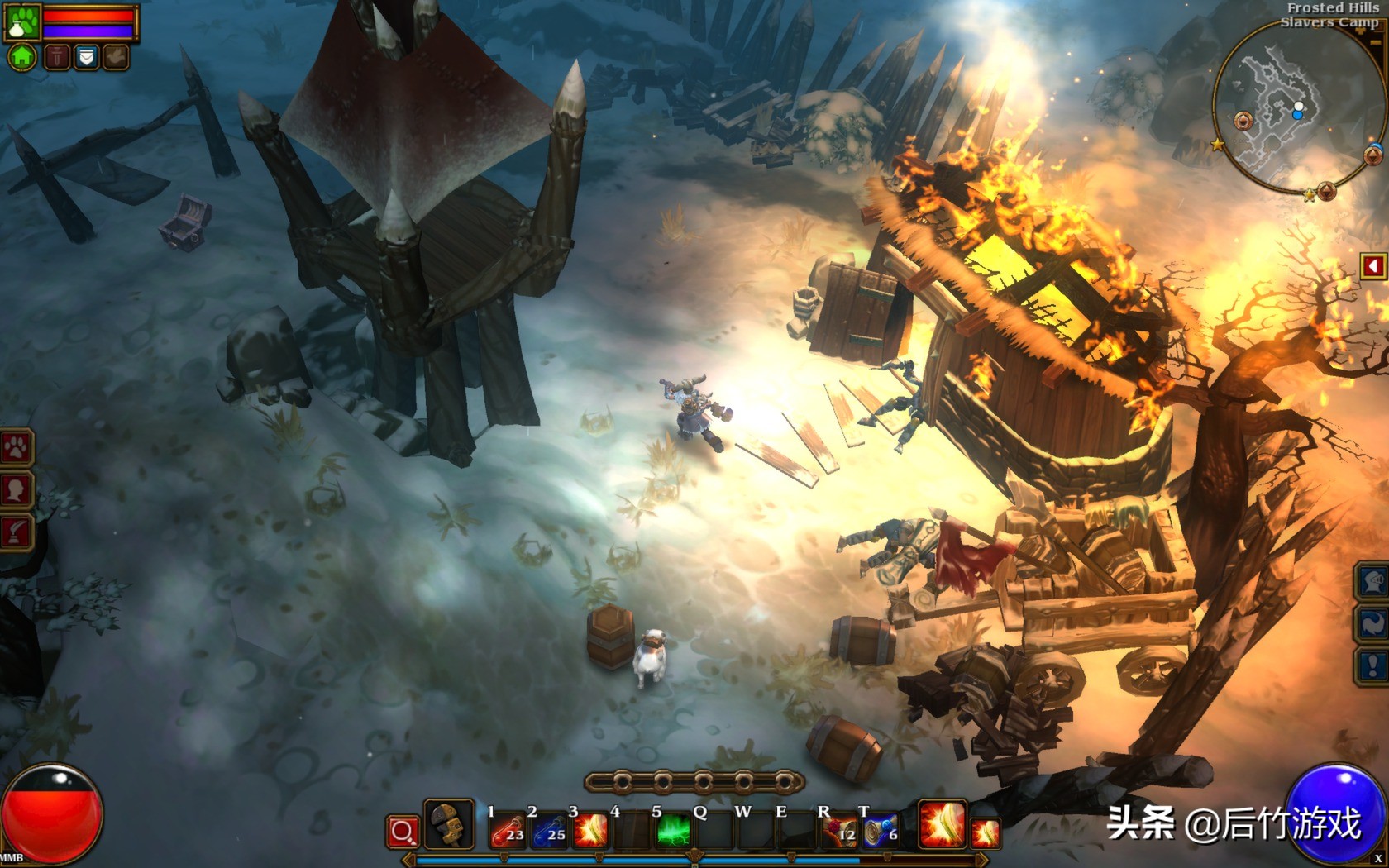The width and height of the screenshot is (1389, 868).
Task: Activate the green lightning skill in slot 5
Action: (x=673, y=830)
